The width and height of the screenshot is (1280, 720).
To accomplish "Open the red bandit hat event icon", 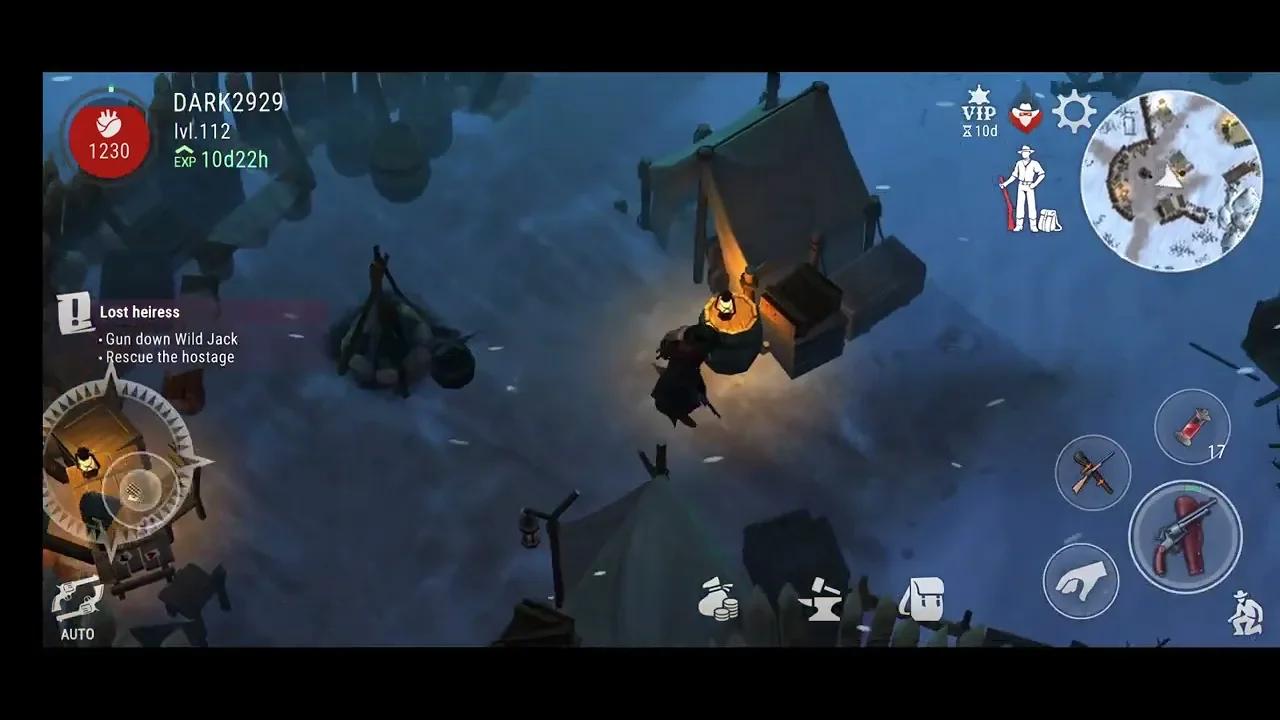I will tap(1025, 115).
